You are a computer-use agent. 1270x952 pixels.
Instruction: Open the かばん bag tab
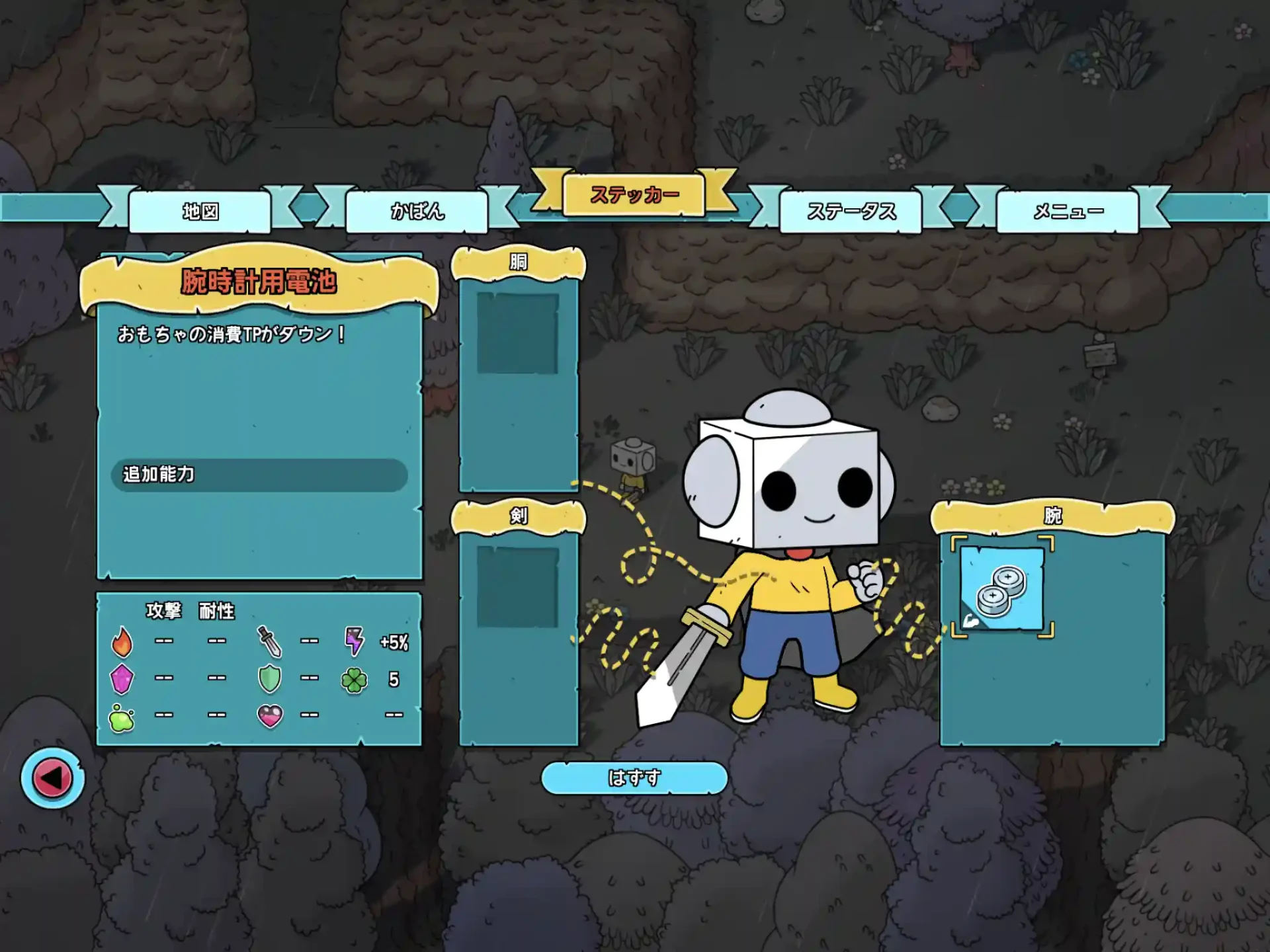[x=417, y=212]
